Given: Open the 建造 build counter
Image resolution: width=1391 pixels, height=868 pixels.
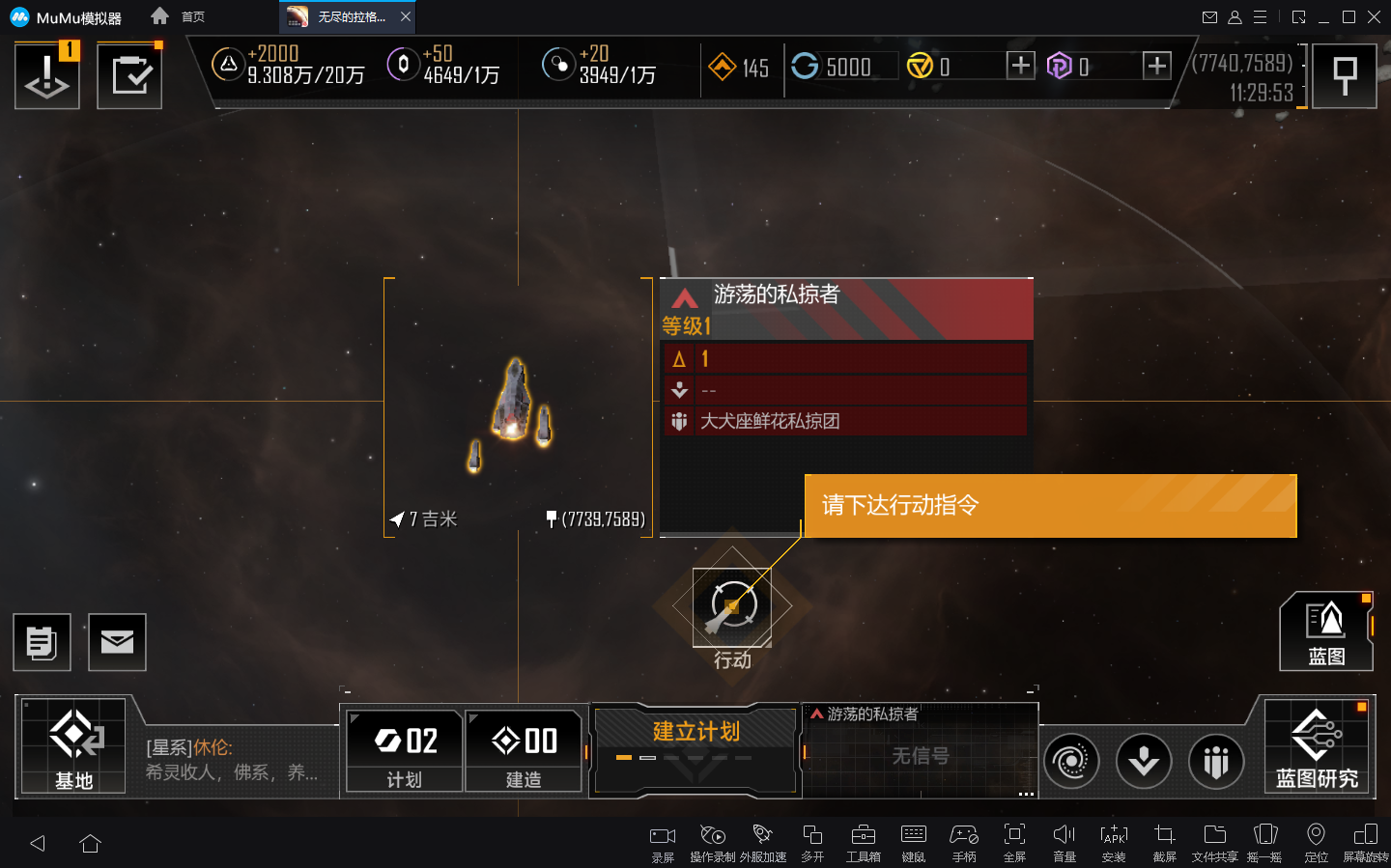Looking at the screenshot, I should [x=524, y=751].
